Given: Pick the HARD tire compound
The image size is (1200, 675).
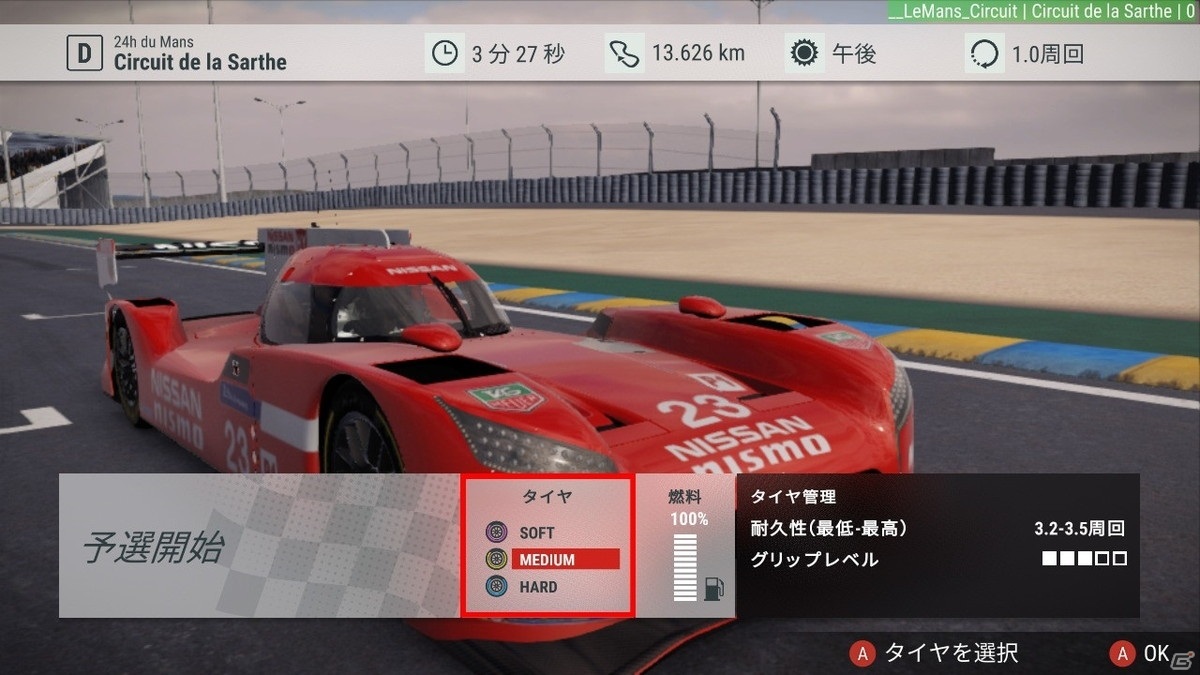Looking at the screenshot, I should click(537, 587).
